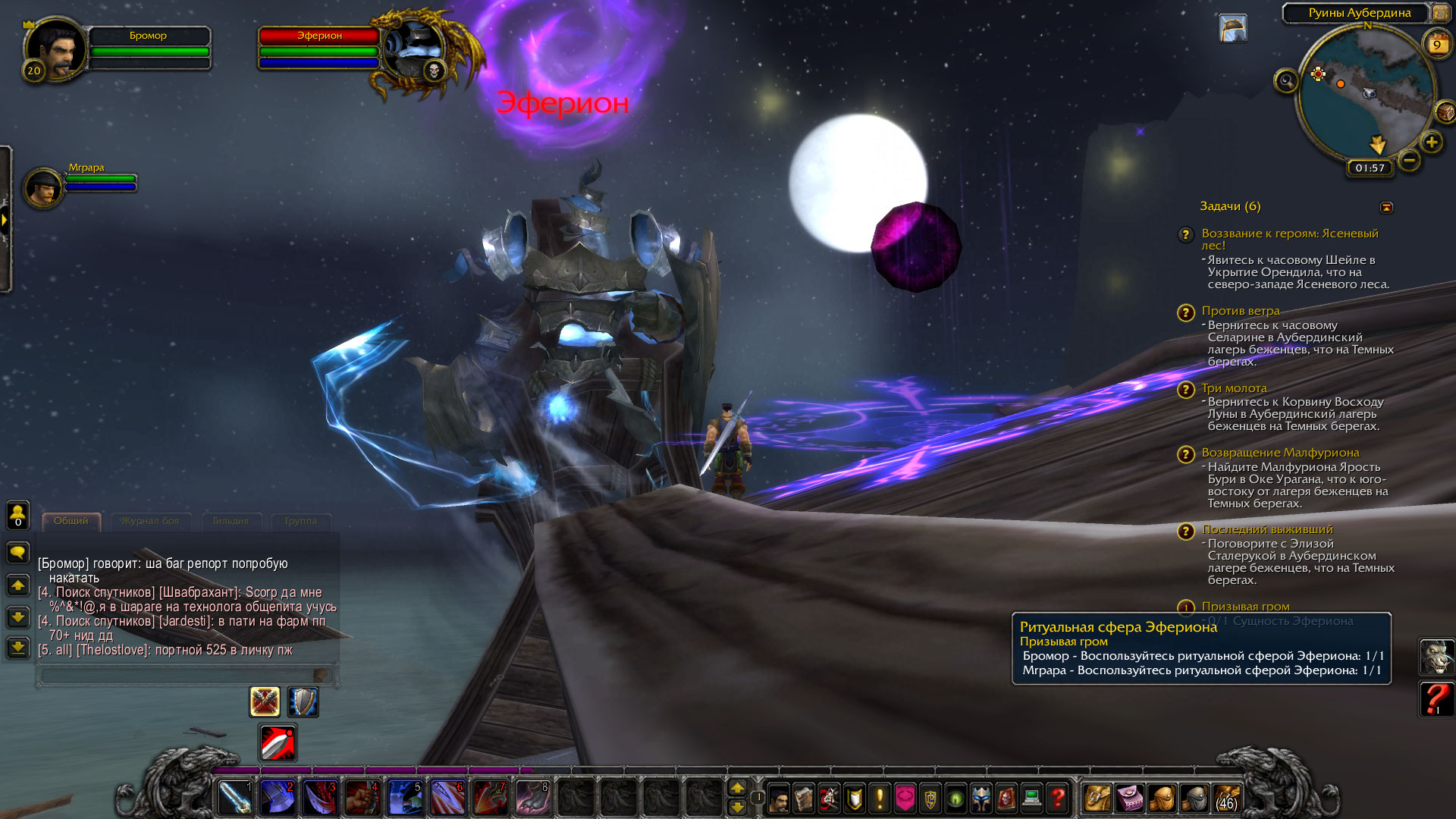Zoom in the minimap with the plus button
The image size is (1456, 819).
tap(1431, 142)
